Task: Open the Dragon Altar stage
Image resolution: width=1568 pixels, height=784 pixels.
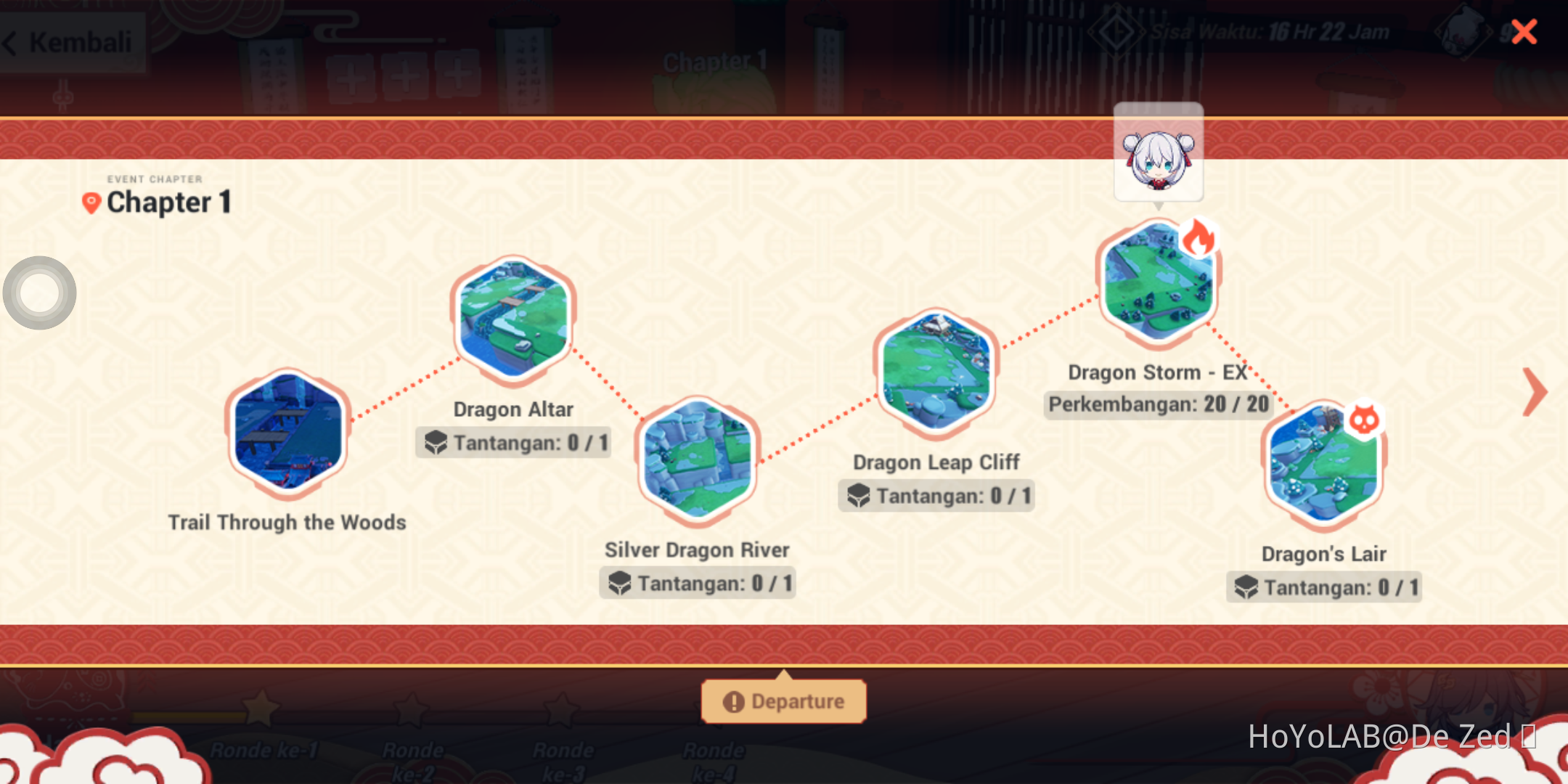Action: (x=513, y=319)
